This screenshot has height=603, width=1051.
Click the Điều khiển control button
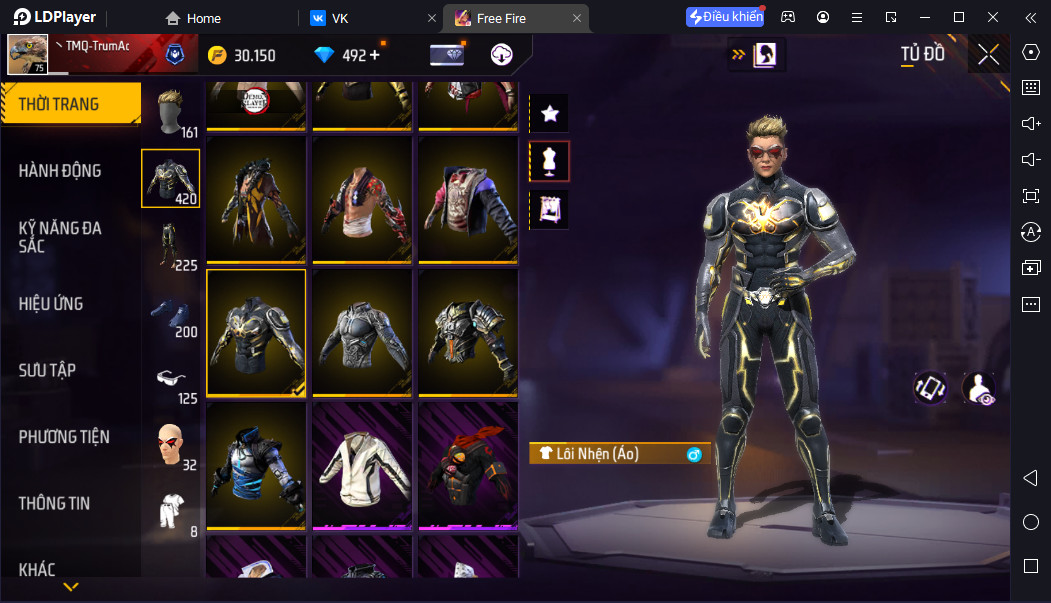[726, 17]
